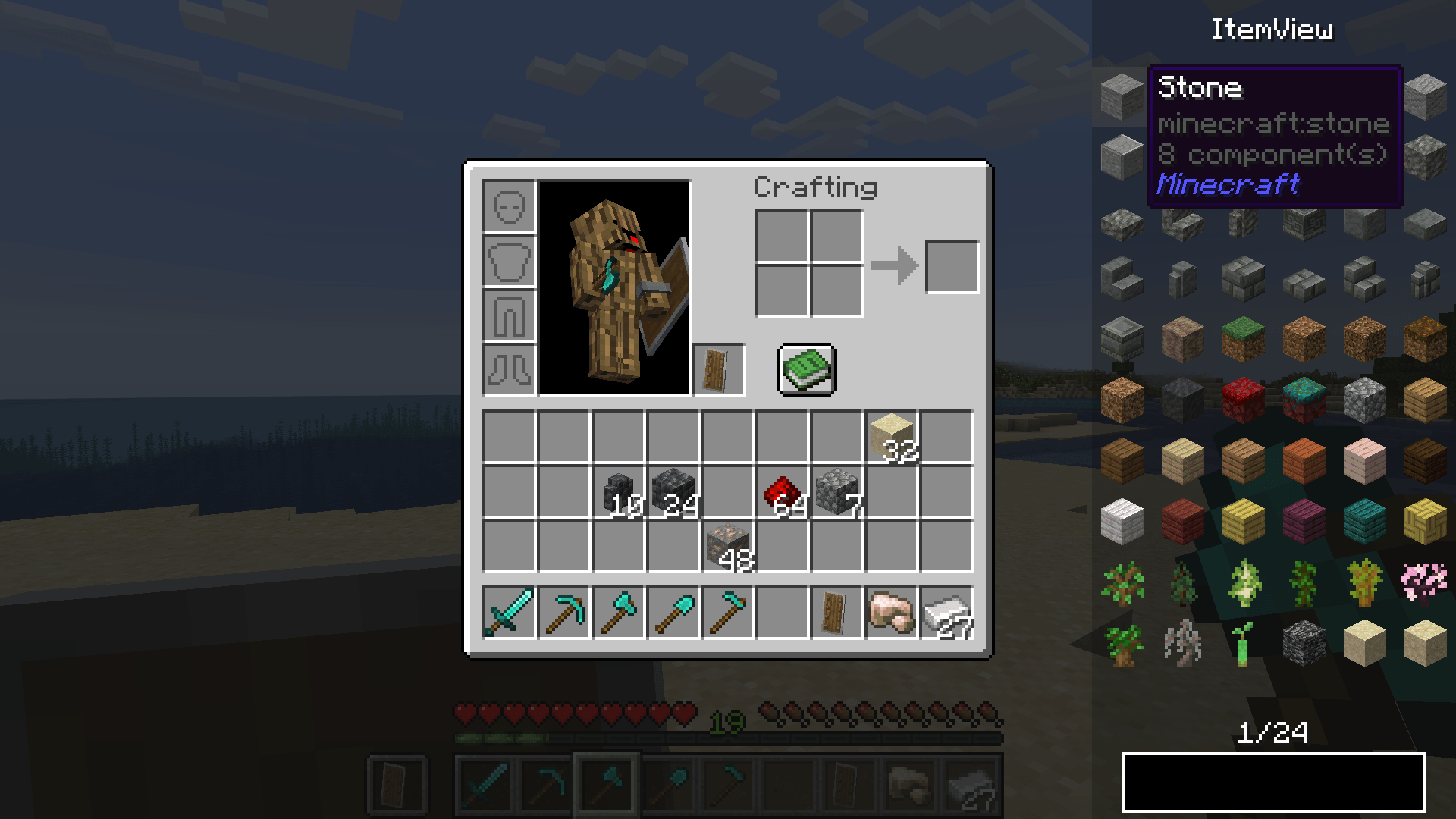This screenshot has height=819, width=1456.
Task: Select the diamond hoe in the hotbar
Action: (726, 613)
